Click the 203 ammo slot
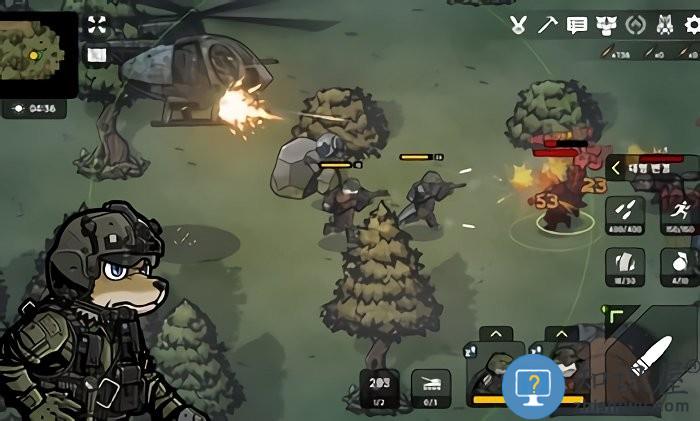Image resolution: width=700 pixels, height=421 pixels. tap(380, 388)
